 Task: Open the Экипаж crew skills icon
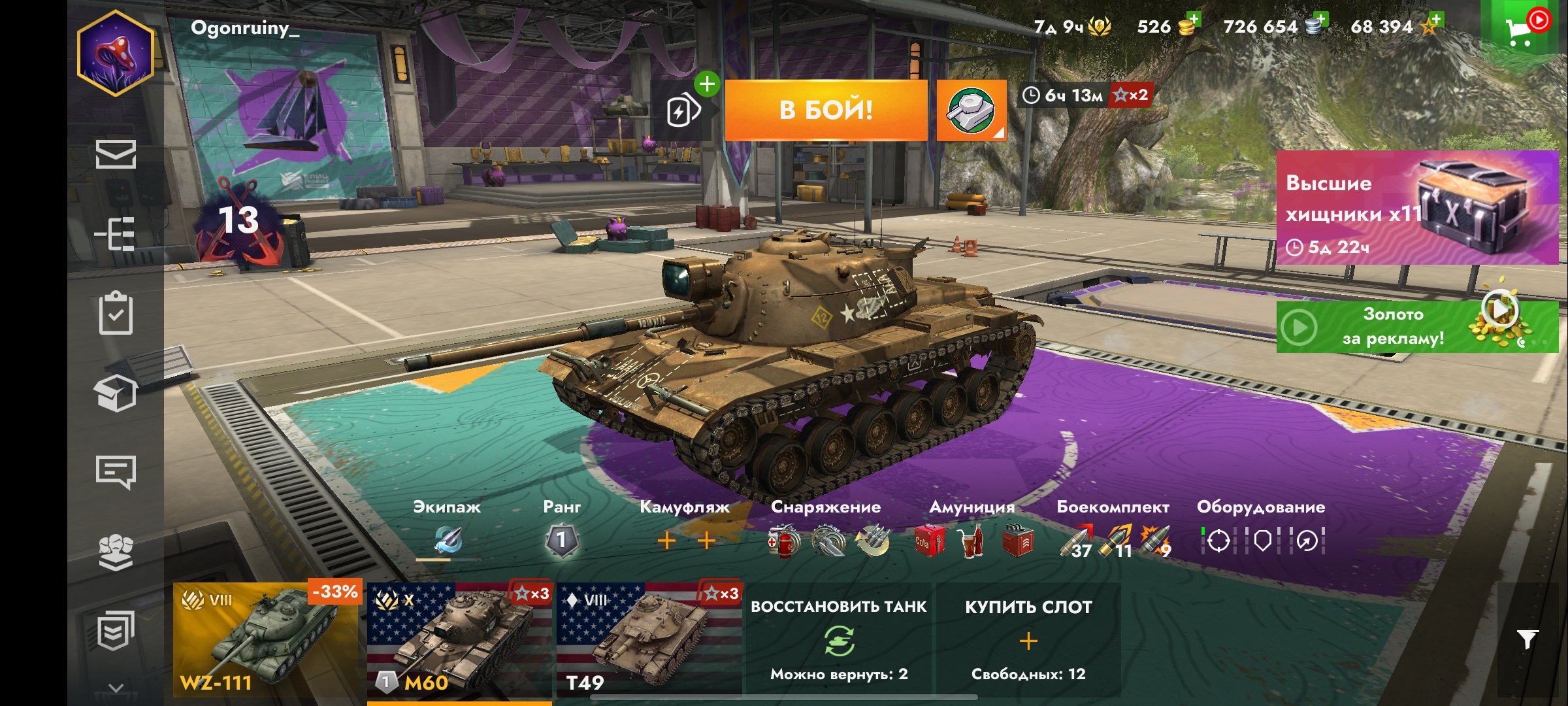tap(448, 541)
